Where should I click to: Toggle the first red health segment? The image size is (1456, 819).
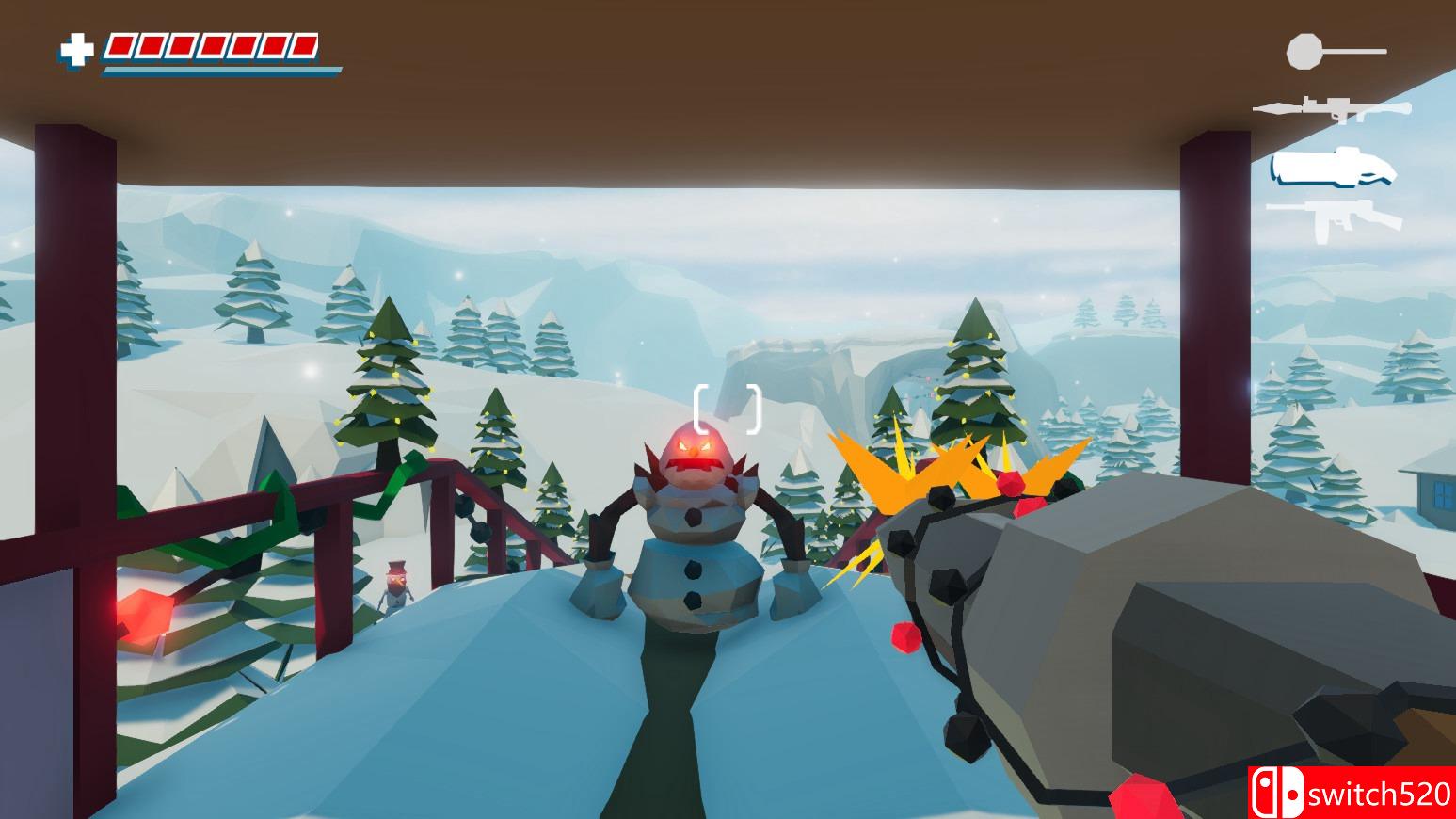point(119,45)
